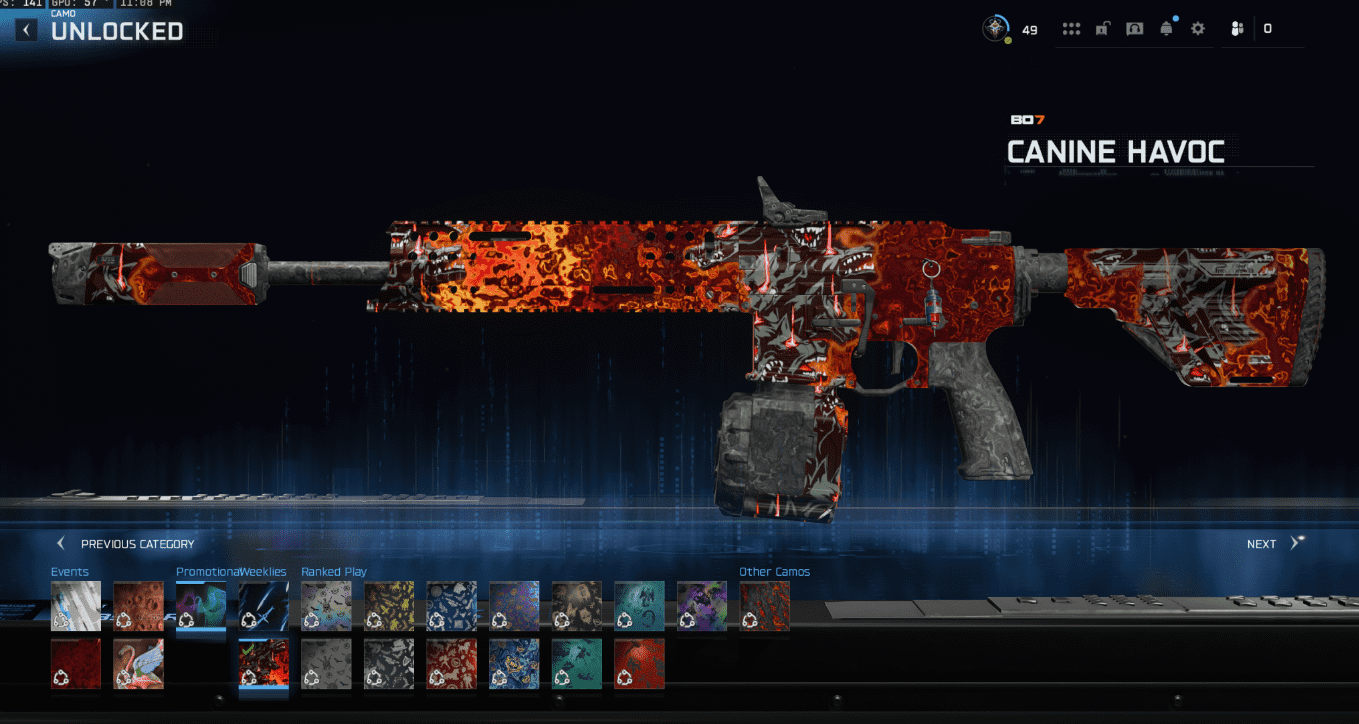Screen dimensions: 1359x724
Task: Choose the plain gray Ranked Play camo
Action: (326, 664)
